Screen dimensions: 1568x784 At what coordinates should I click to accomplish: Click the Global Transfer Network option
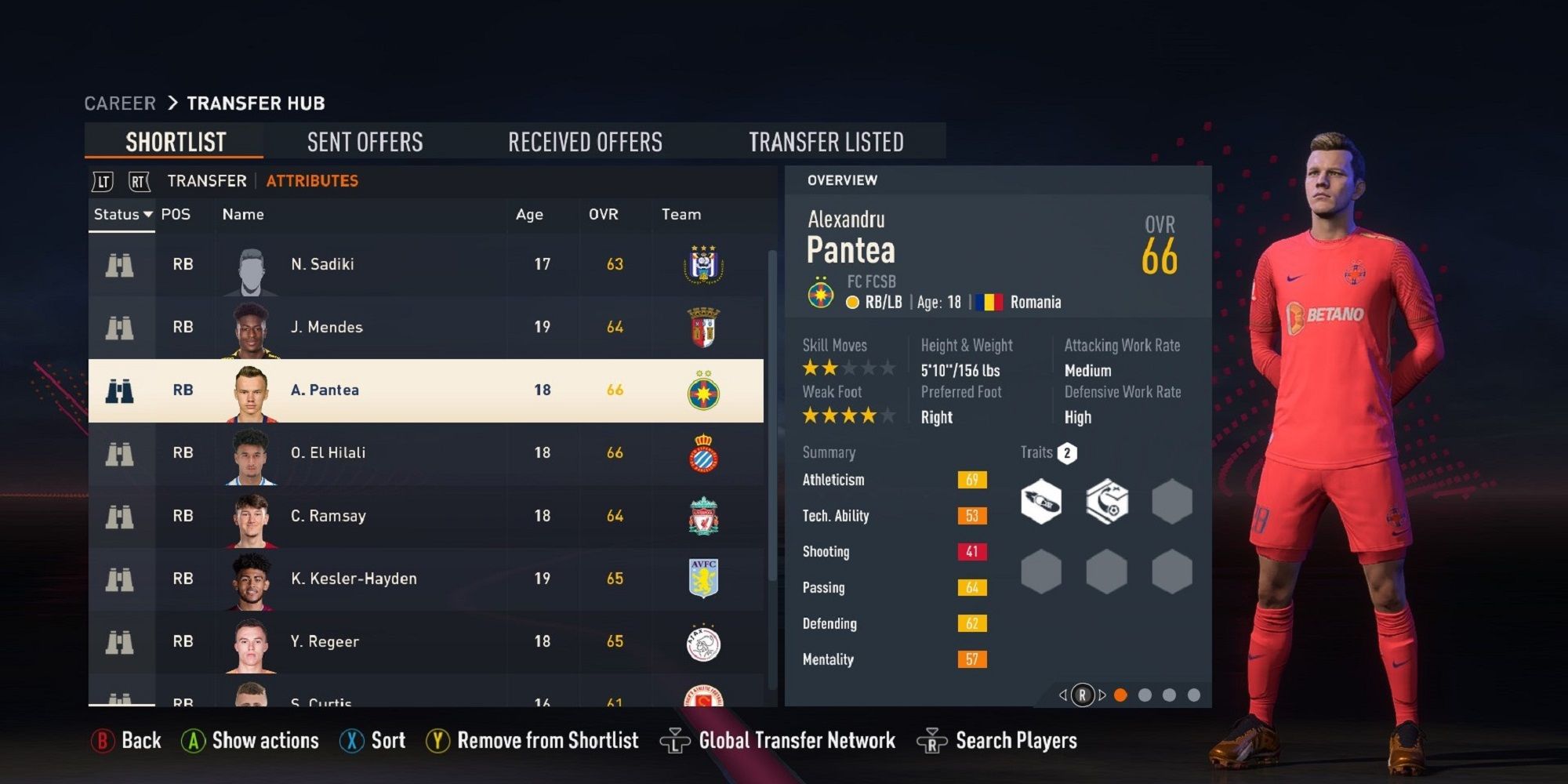point(797,739)
